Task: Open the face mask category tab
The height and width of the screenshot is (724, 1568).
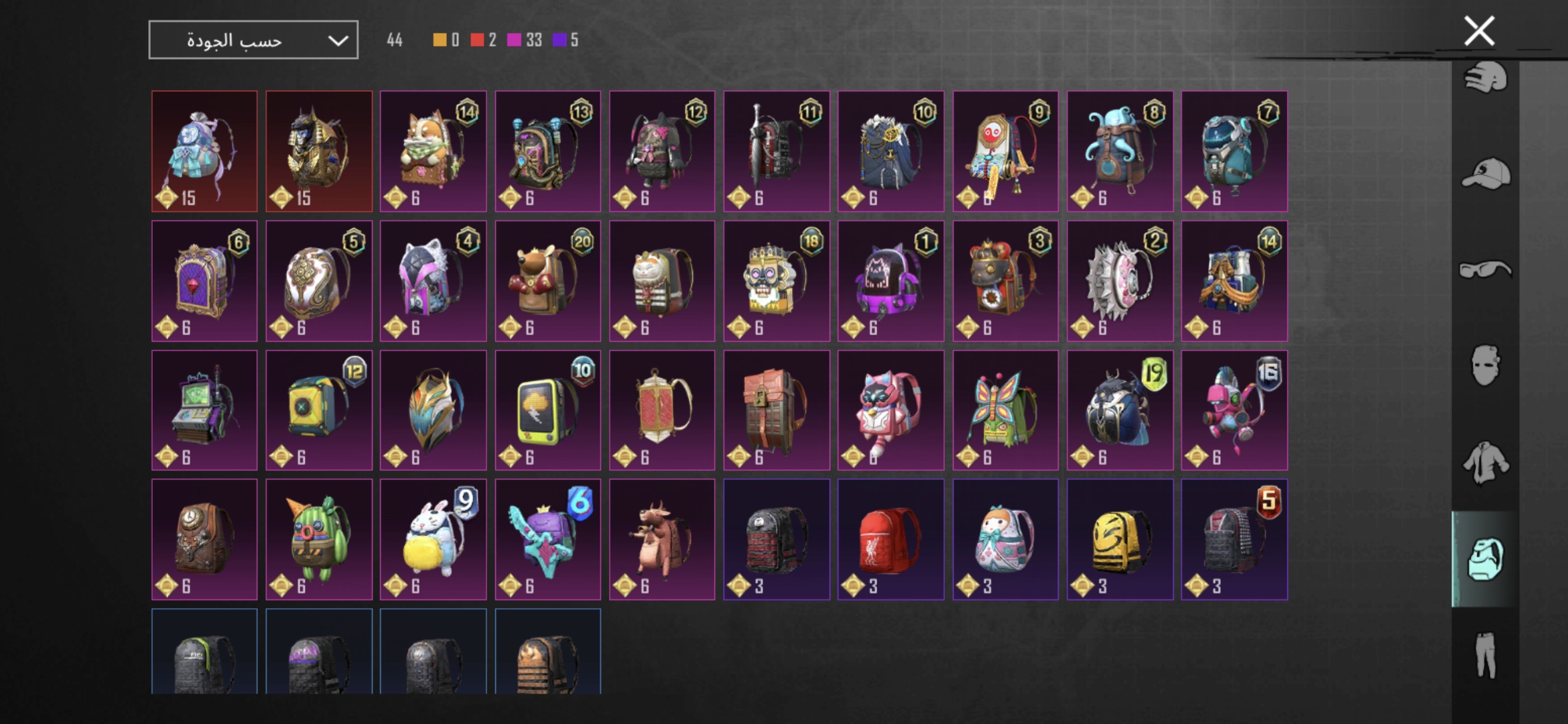Action: coord(1486,365)
